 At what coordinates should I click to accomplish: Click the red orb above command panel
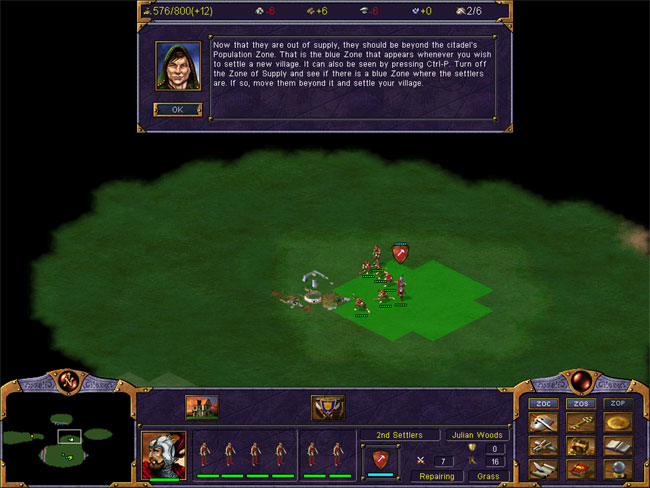(580, 379)
